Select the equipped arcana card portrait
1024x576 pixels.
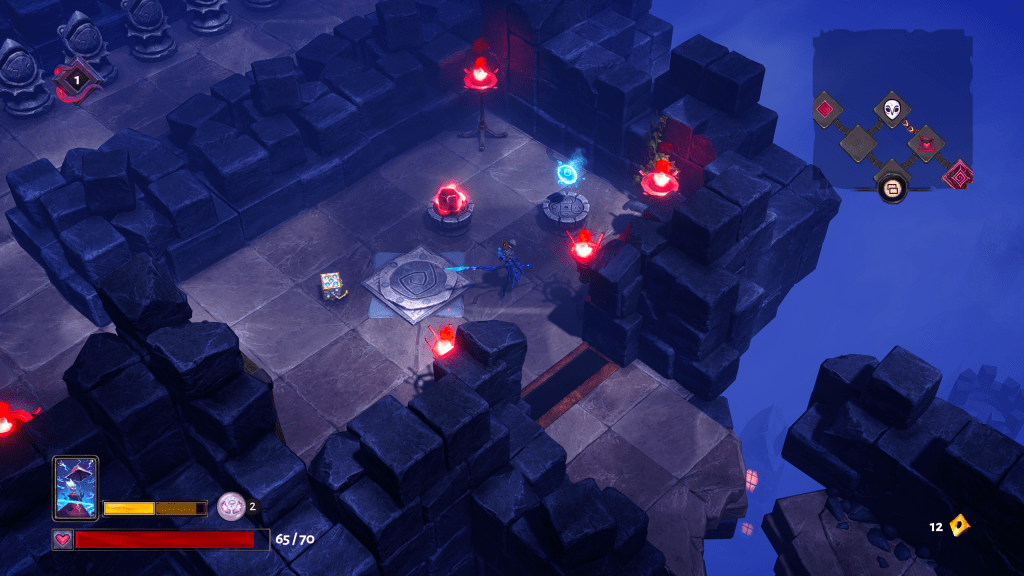point(75,488)
